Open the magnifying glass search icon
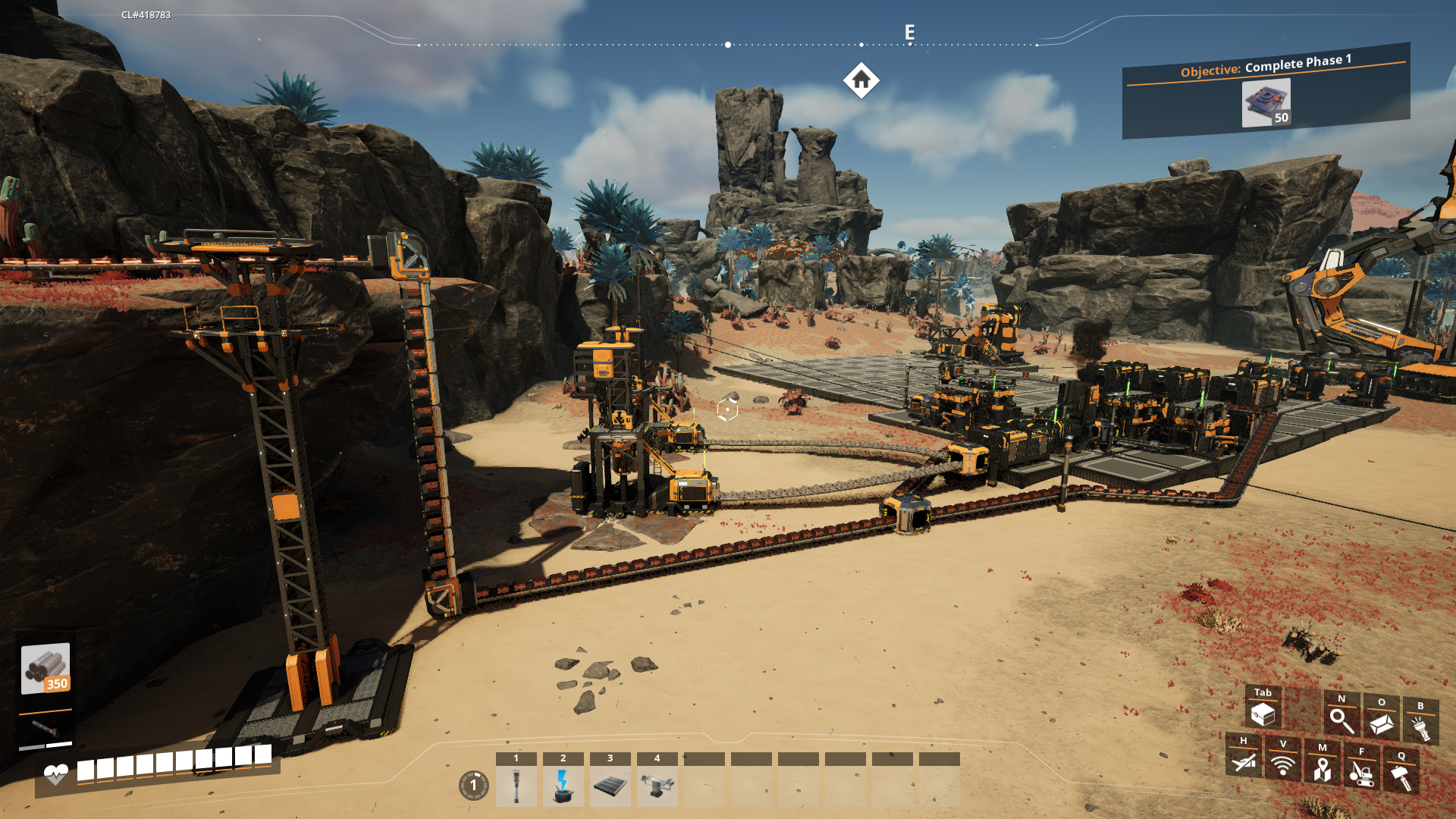This screenshot has width=1456, height=819. 1341,720
